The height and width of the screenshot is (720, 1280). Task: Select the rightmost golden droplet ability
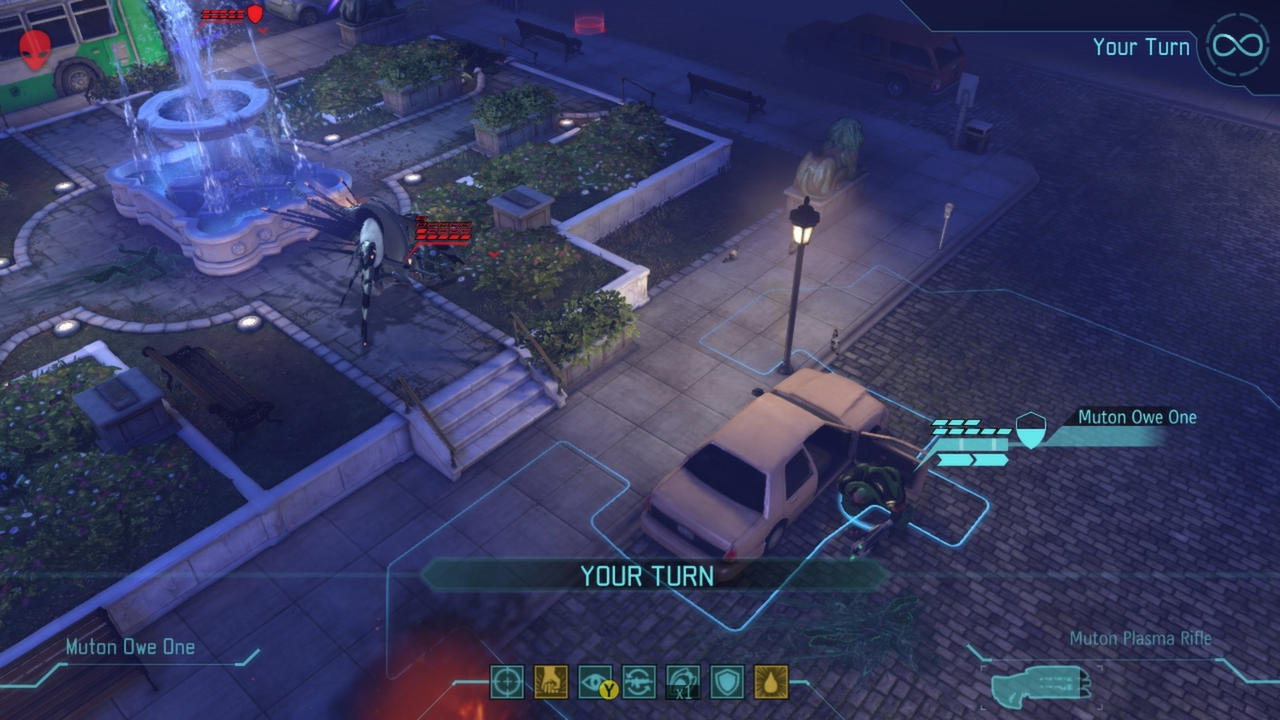tap(769, 682)
